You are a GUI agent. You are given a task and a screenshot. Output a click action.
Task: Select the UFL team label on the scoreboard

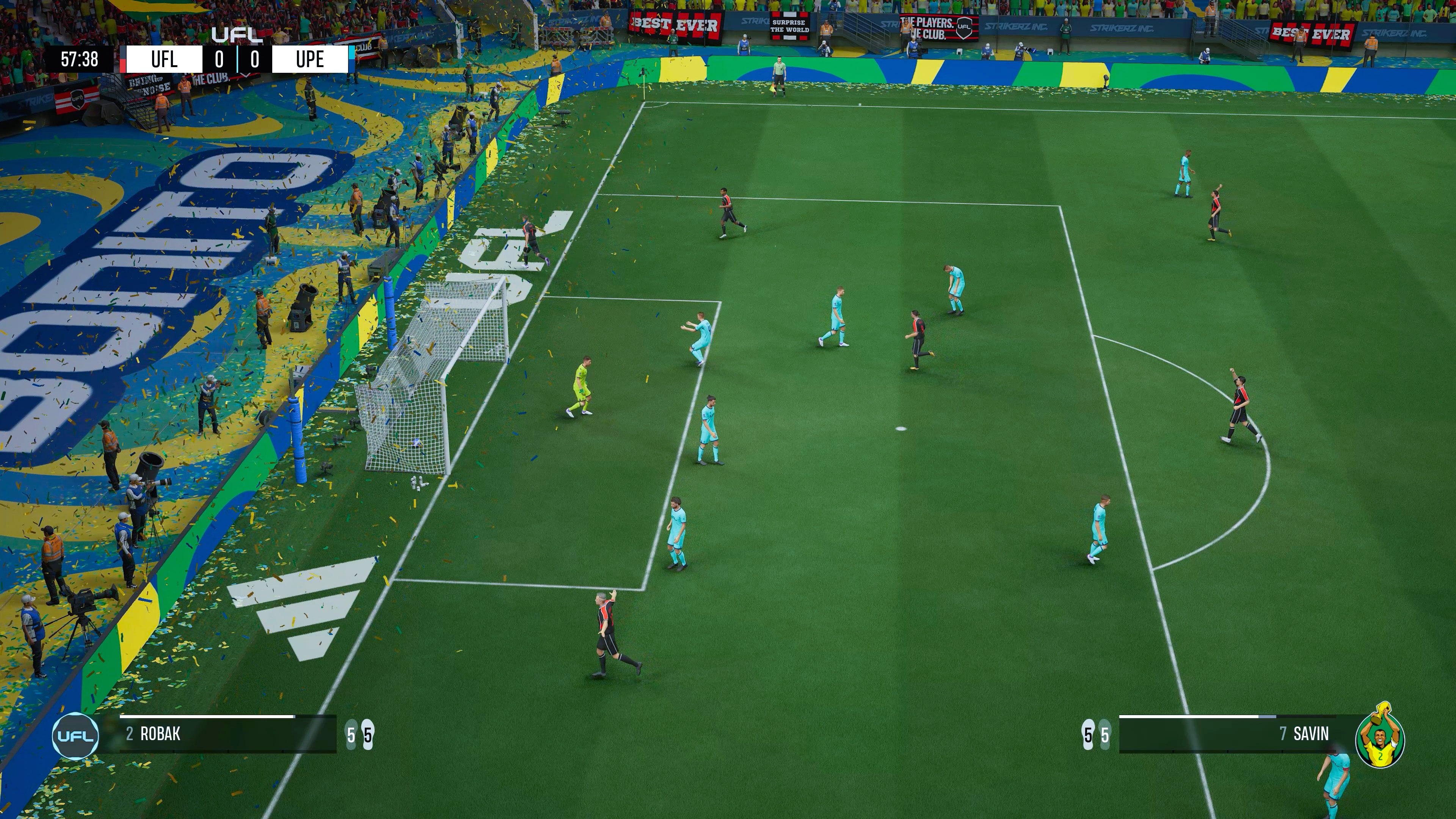click(x=164, y=60)
